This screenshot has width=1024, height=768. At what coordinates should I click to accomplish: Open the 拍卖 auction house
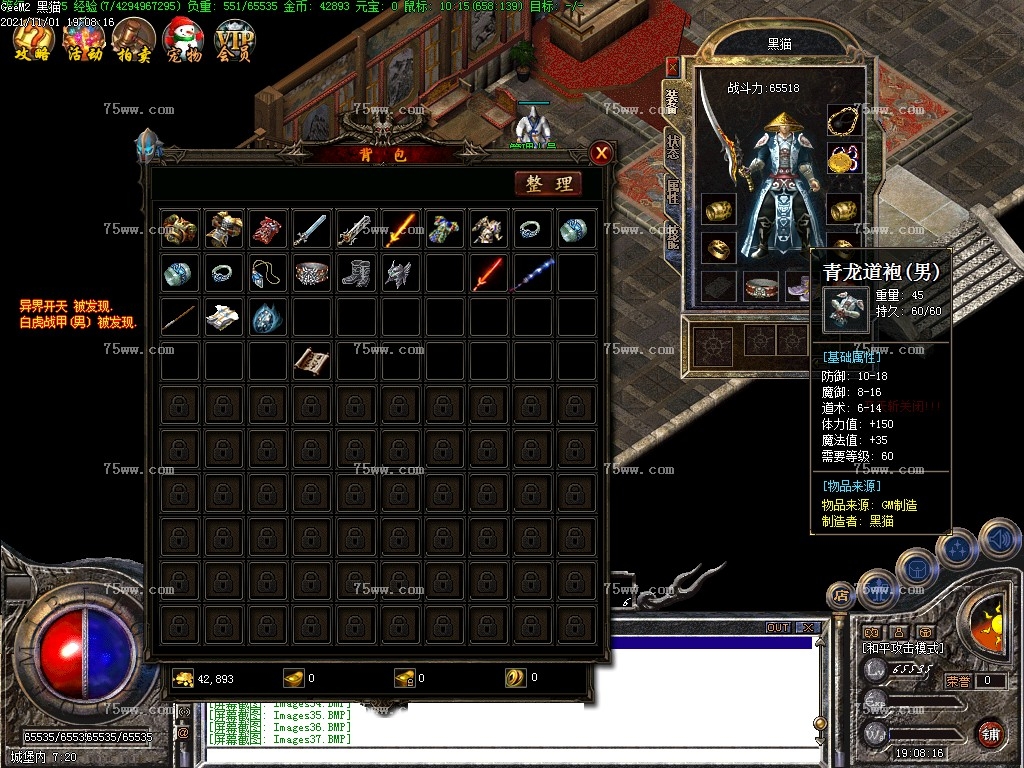point(133,40)
